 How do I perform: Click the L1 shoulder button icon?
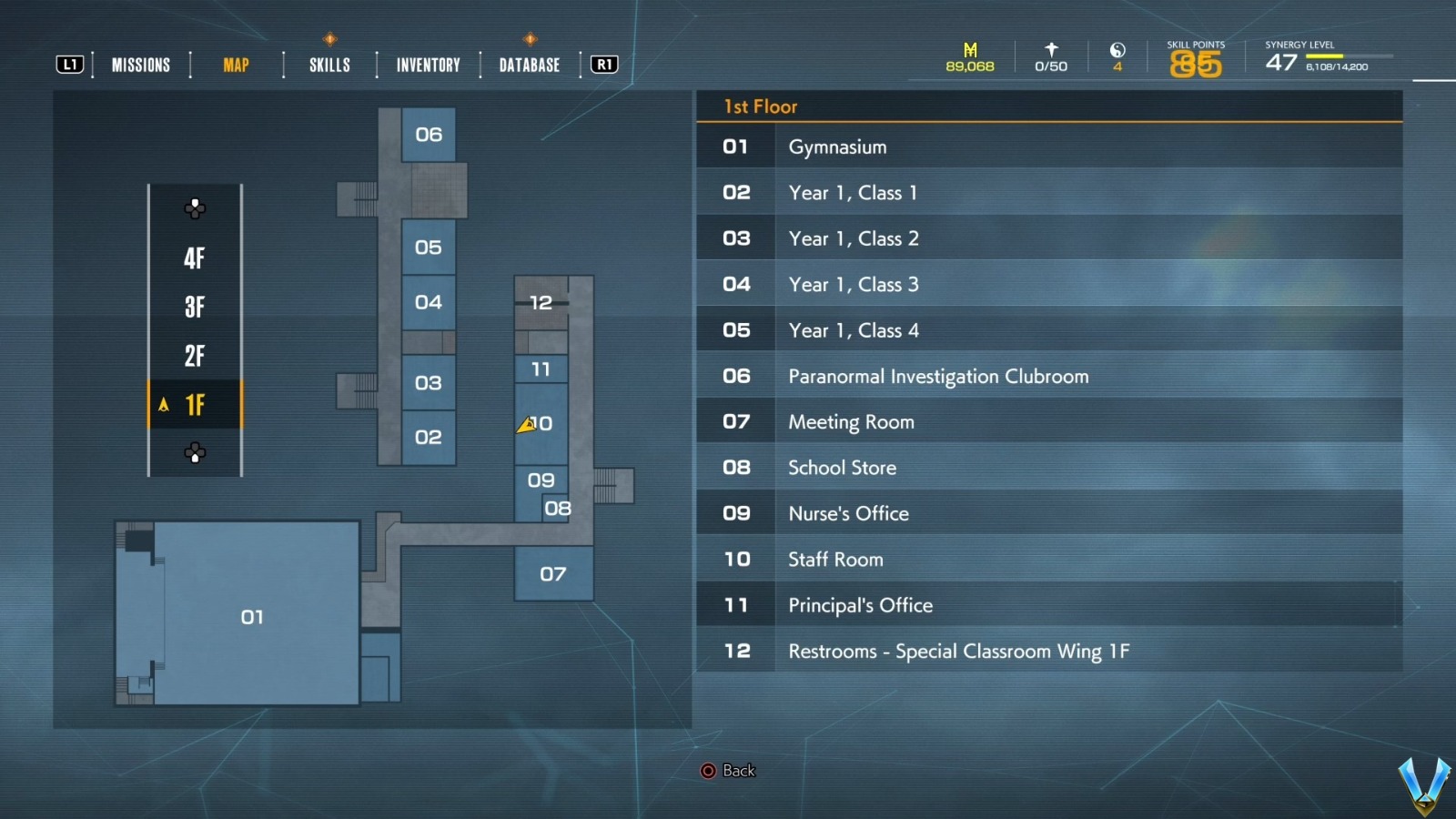[68, 64]
